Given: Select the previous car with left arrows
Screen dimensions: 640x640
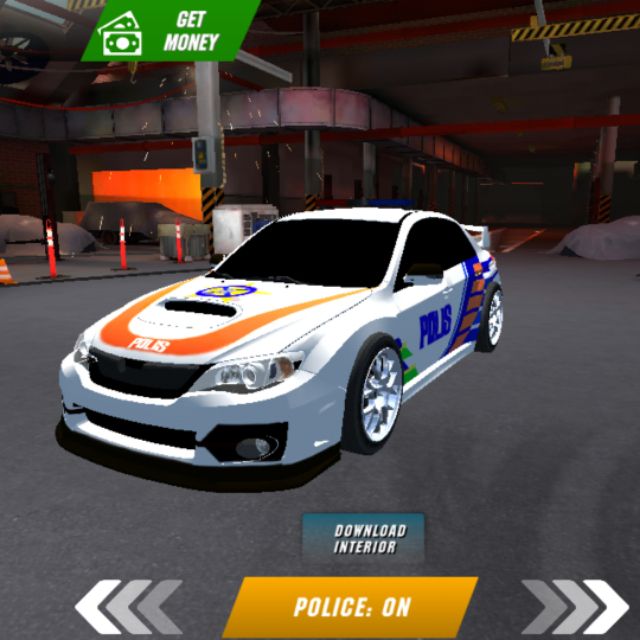Looking at the screenshot, I should [x=128, y=606].
